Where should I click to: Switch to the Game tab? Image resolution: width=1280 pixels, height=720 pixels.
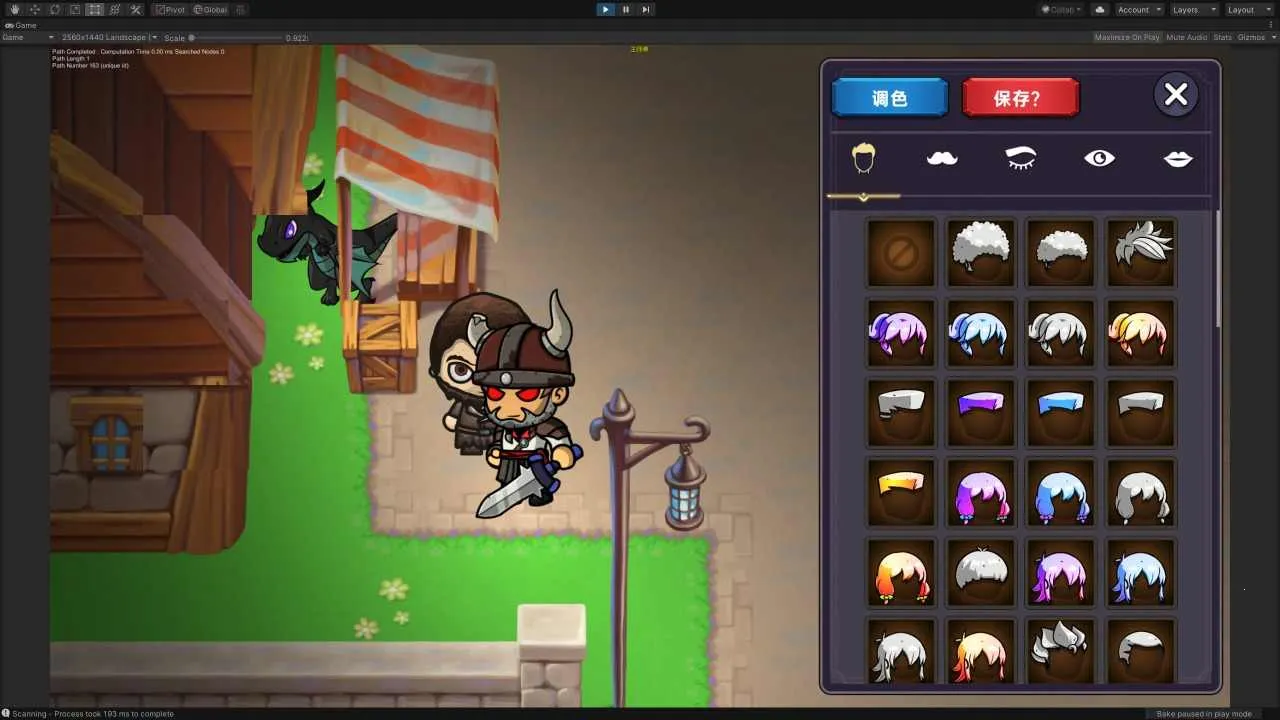(x=20, y=25)
